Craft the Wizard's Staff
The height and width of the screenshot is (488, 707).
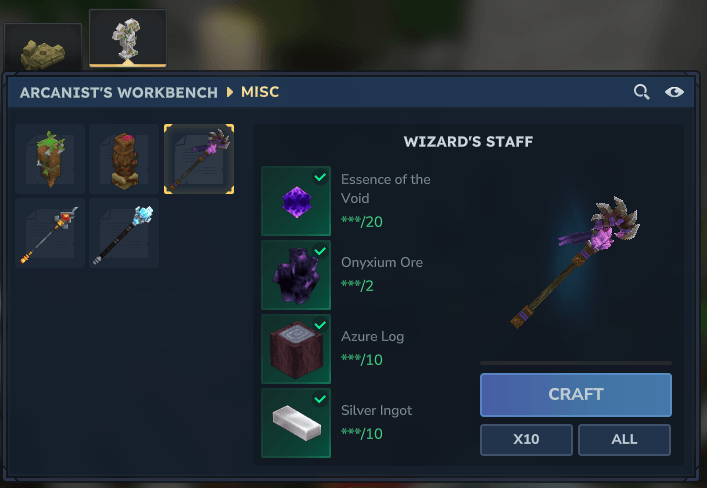575,395
